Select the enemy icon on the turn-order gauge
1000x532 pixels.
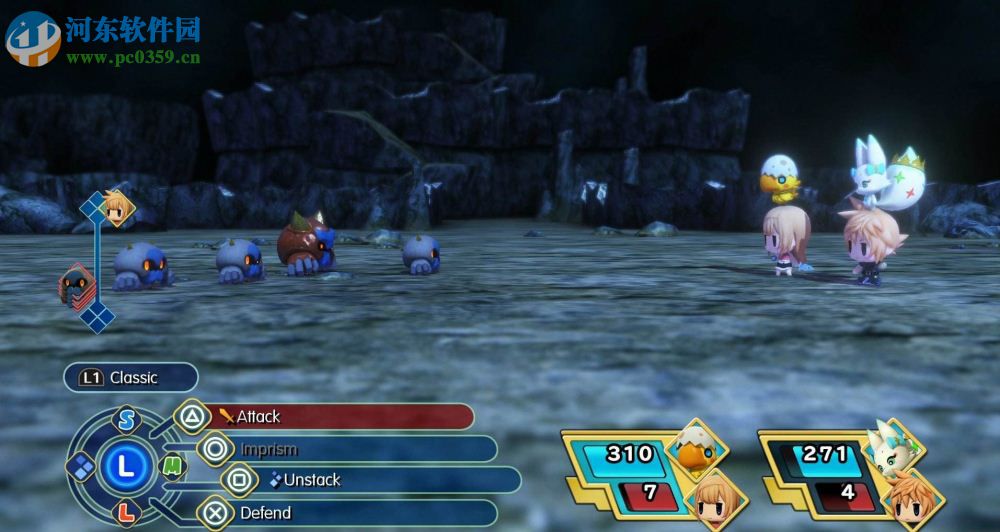point(77,285)
